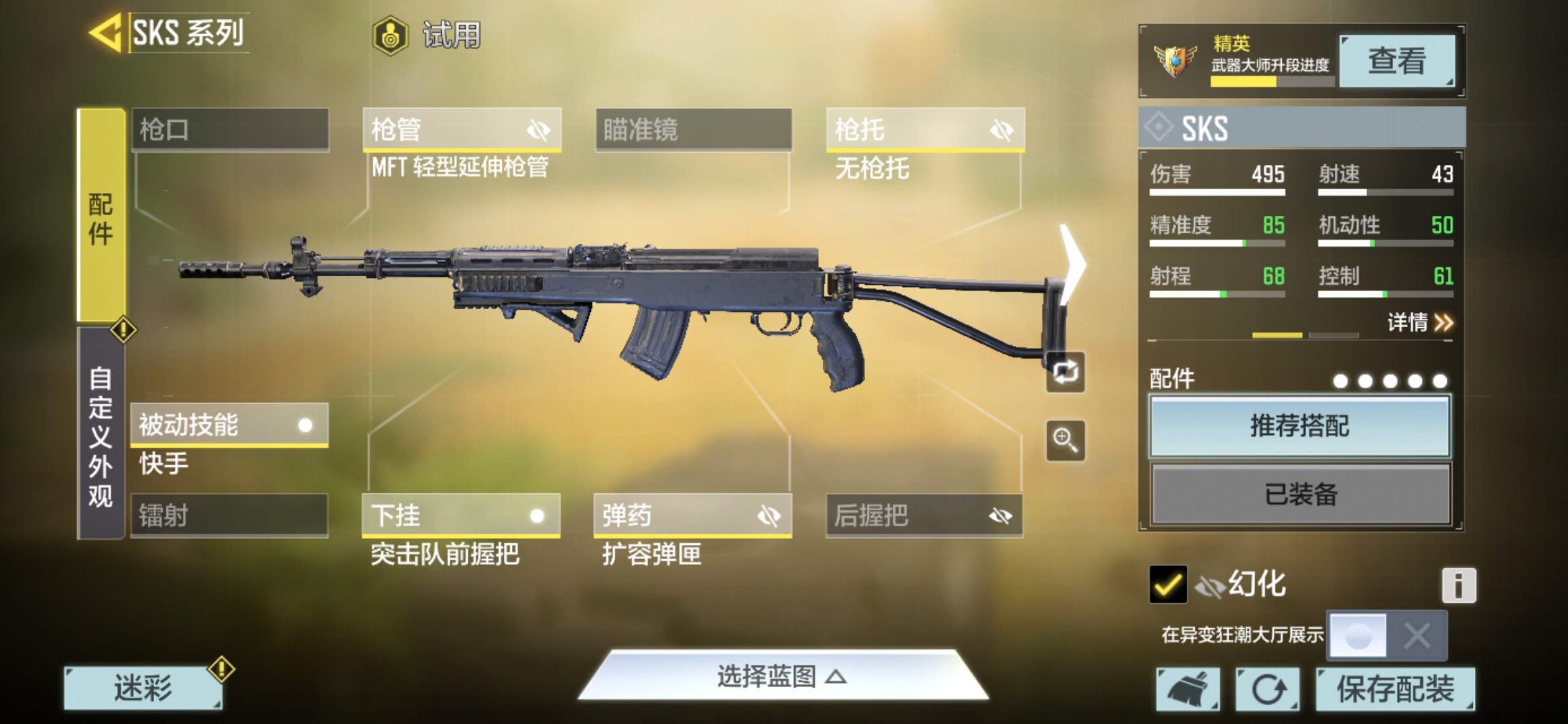Open the 枪托 stock attachment slot
Image resolution: width=1568 pixels, height=724 pixels.
pos(925,129)
